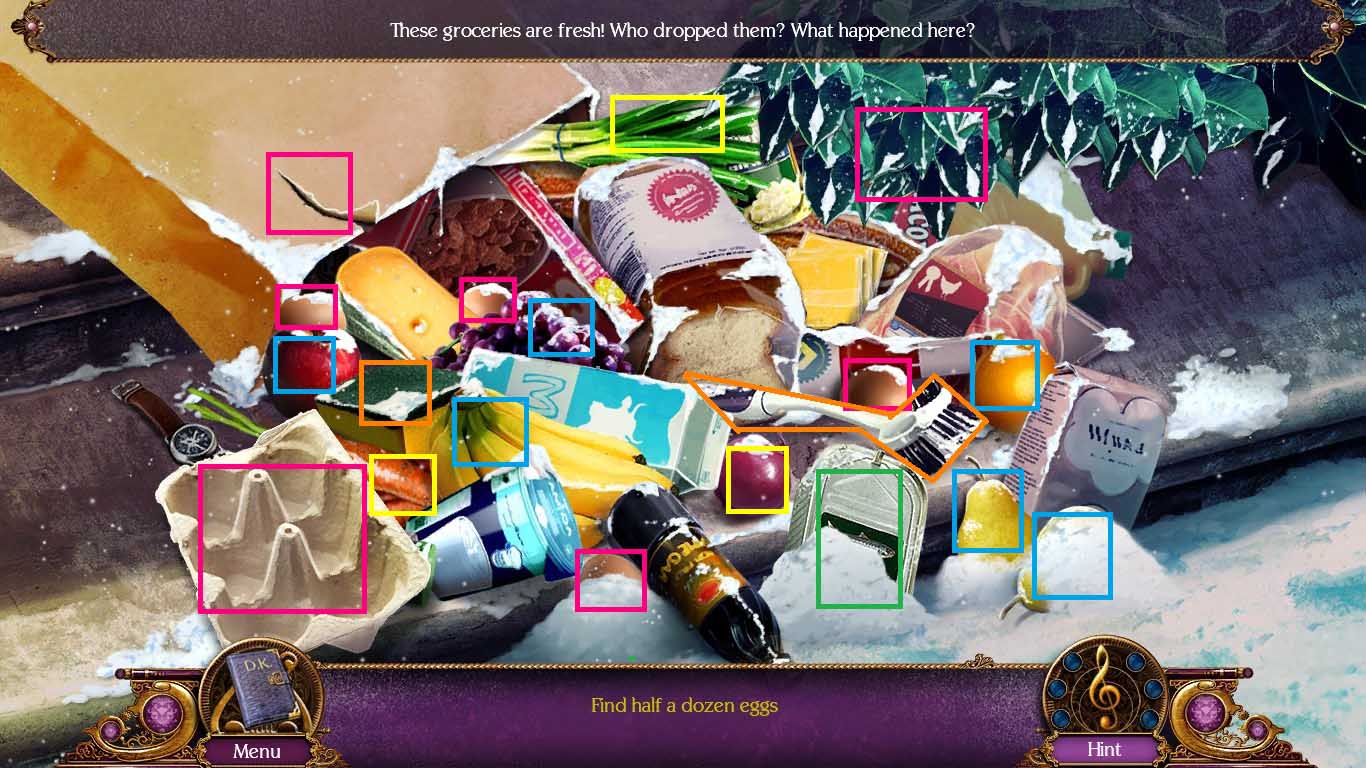Click the empty egg carton
The height and width of the screenshot is (768, 1366).
281,537
